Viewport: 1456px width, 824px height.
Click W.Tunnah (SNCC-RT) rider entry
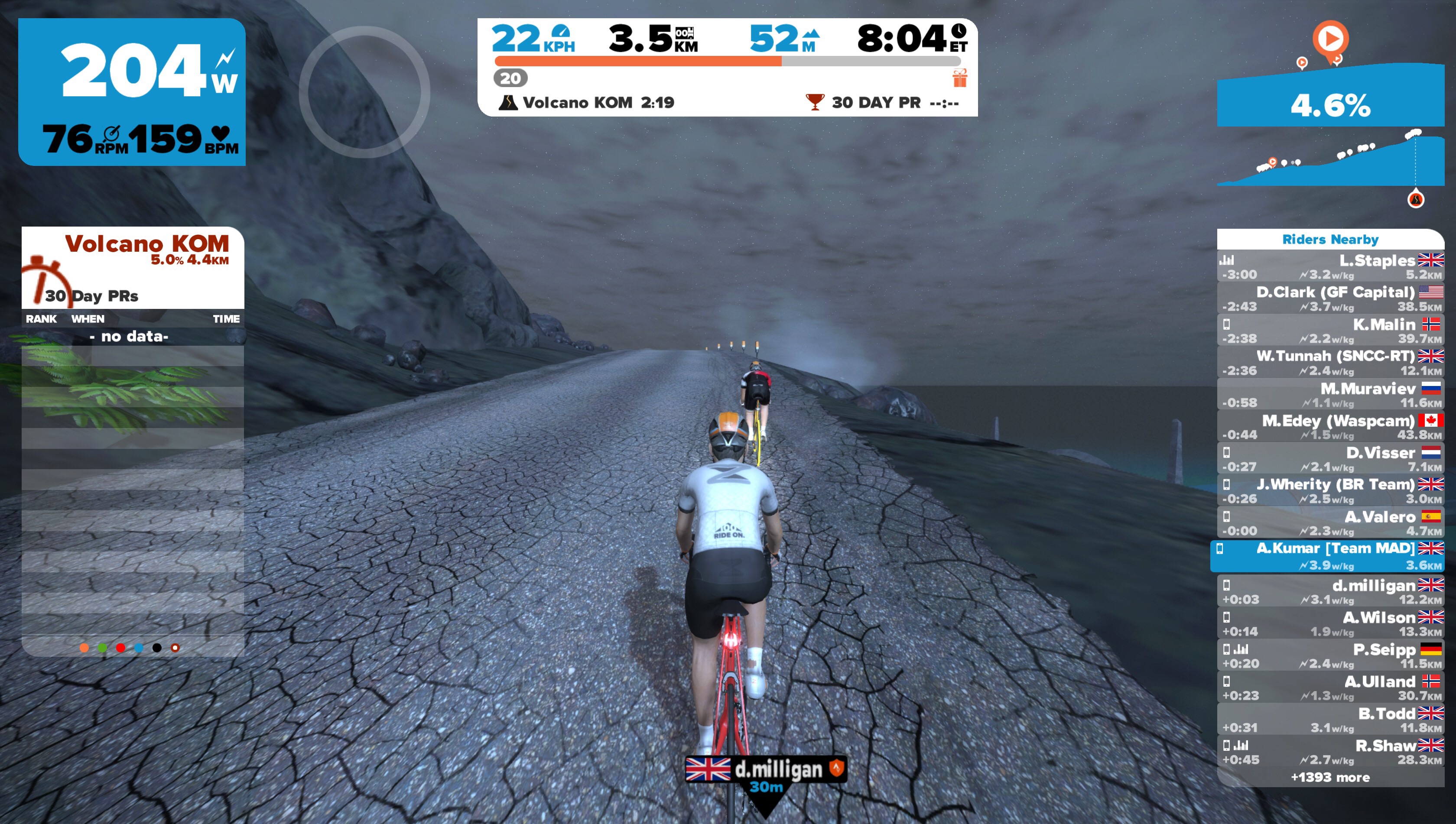(x=1330, y=363)
